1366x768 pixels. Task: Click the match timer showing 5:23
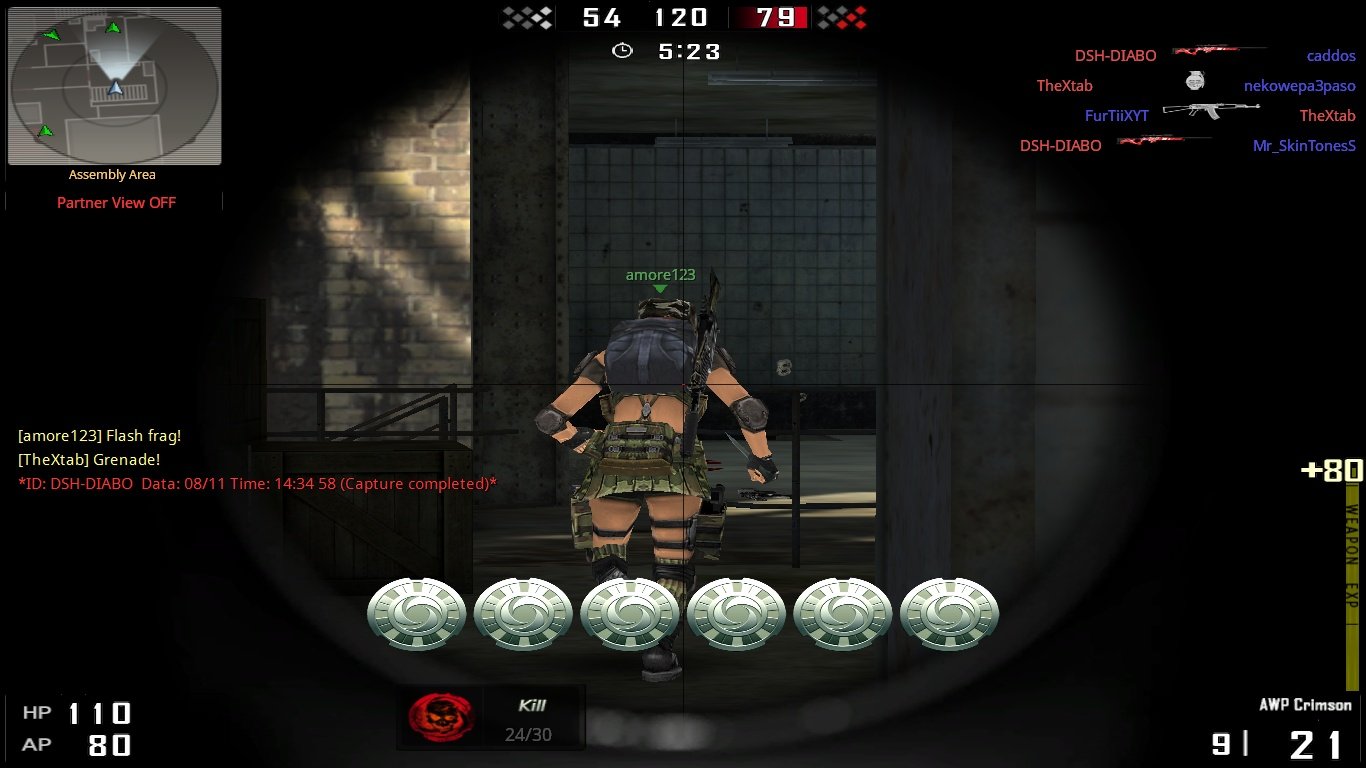[688, 49]
